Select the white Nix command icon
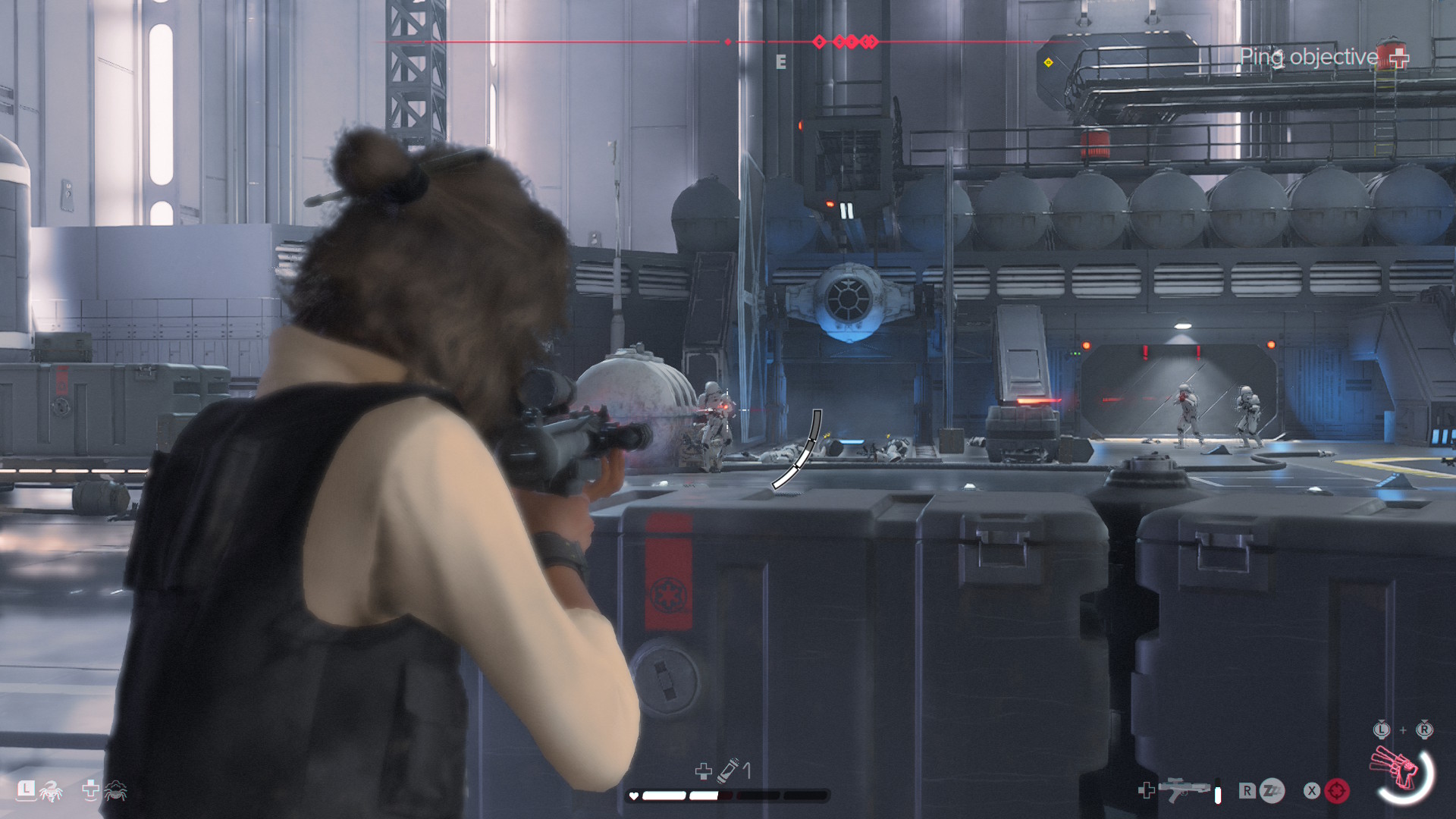 click(51, 792)
